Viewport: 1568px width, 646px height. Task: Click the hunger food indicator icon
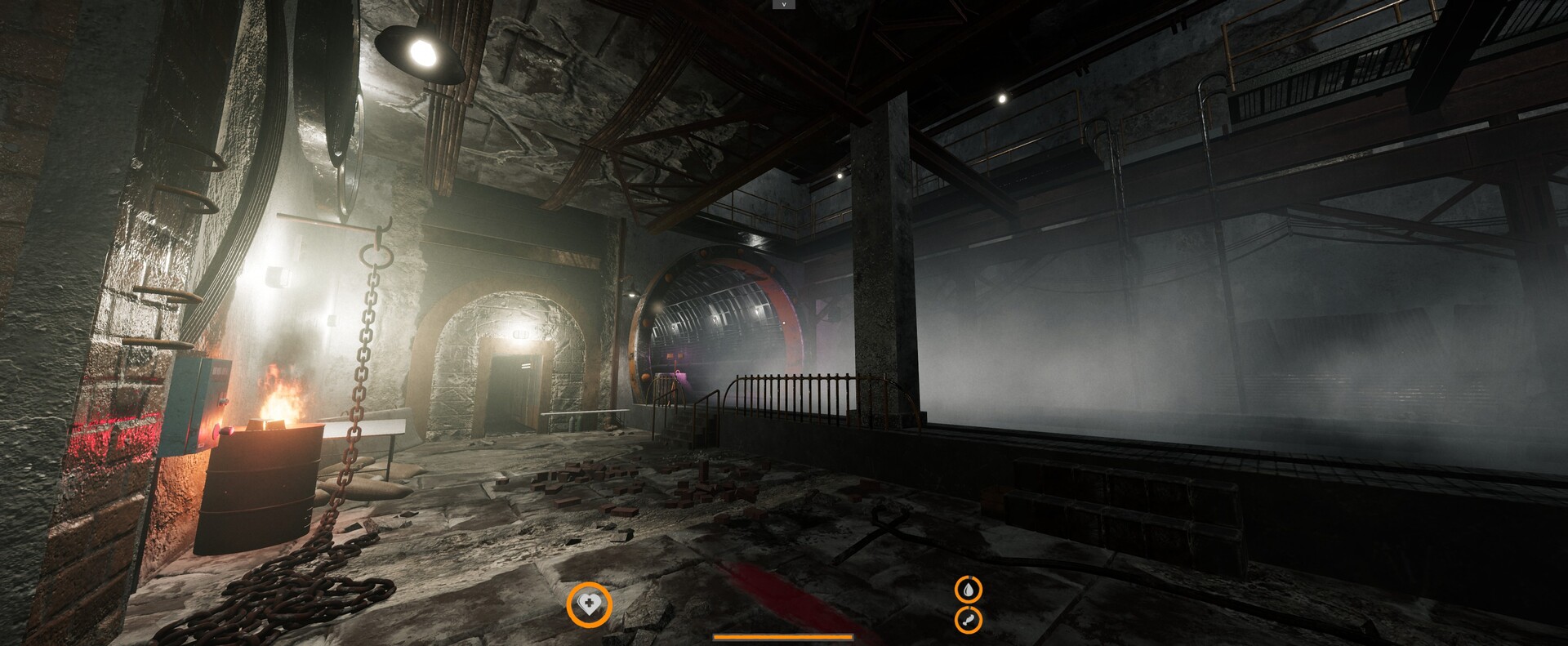click(969, 619)
